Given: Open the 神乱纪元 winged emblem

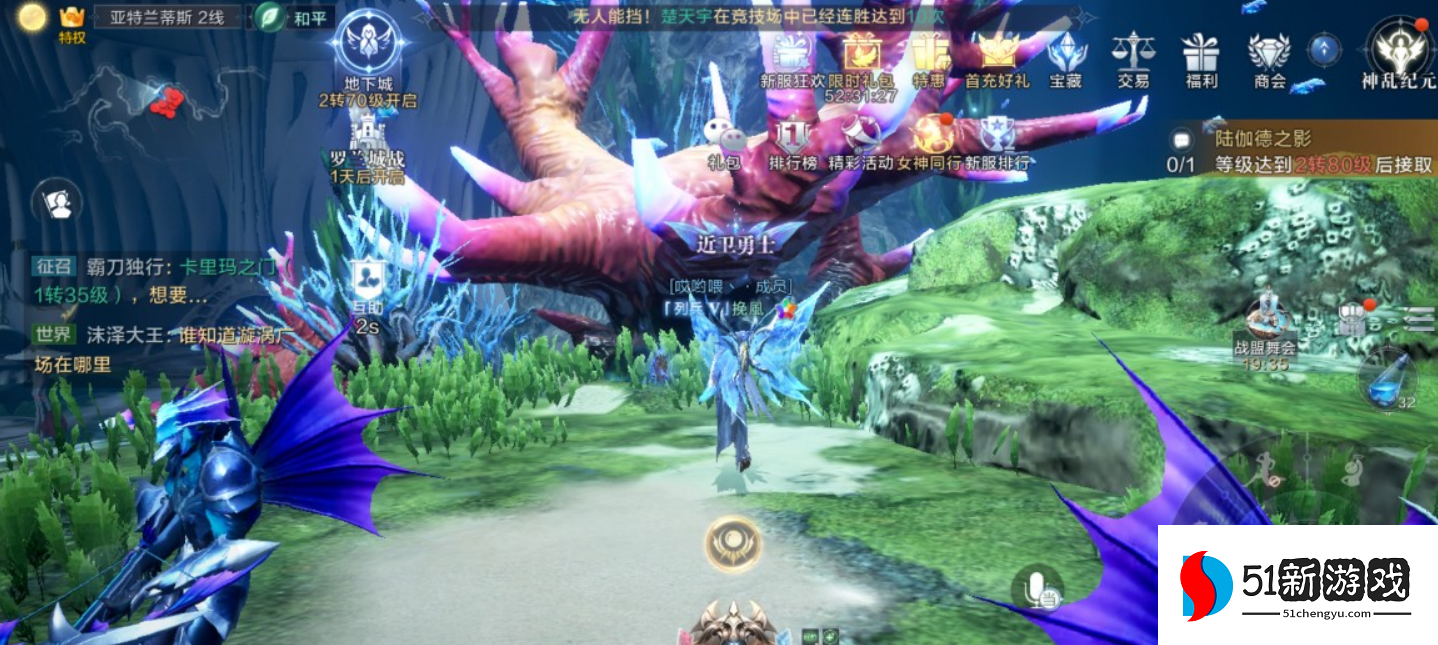Looking at the screenshot, I should pos(1397,48).
